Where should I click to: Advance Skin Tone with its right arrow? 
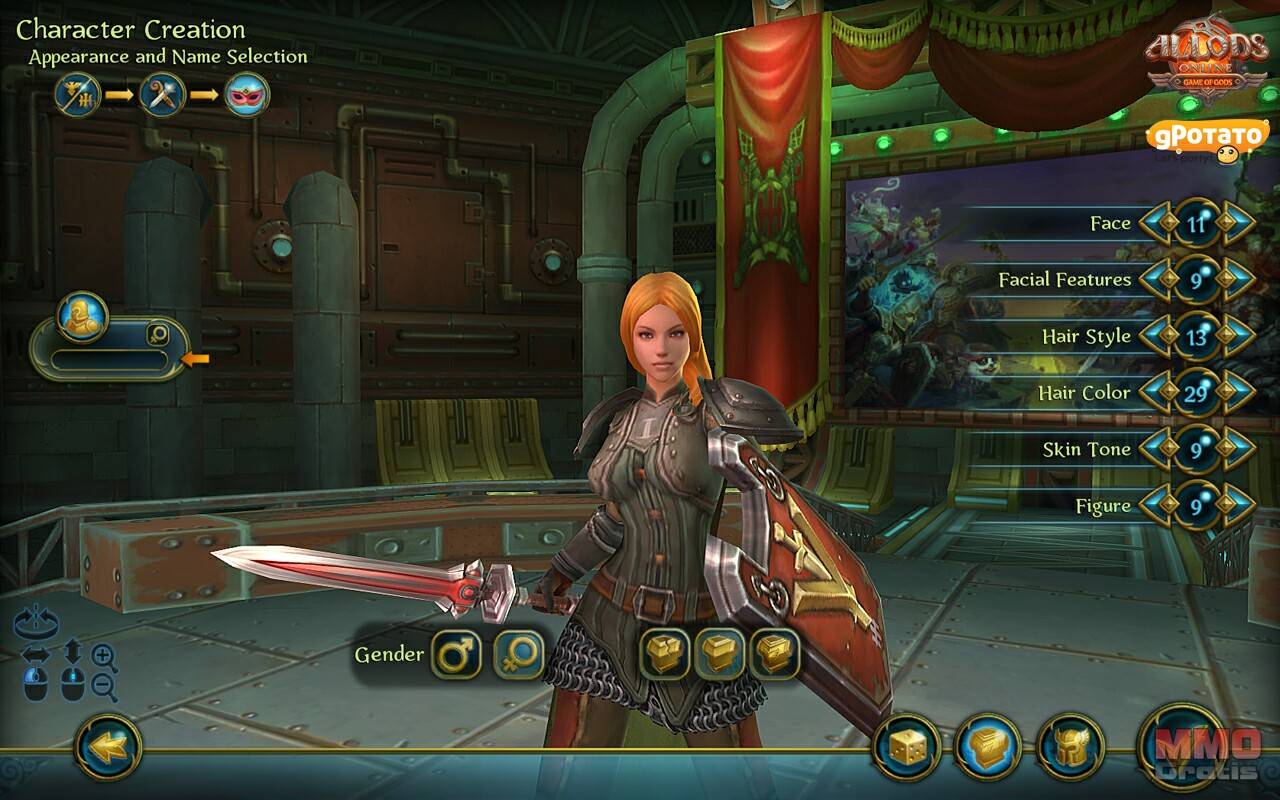[1238, 449]
